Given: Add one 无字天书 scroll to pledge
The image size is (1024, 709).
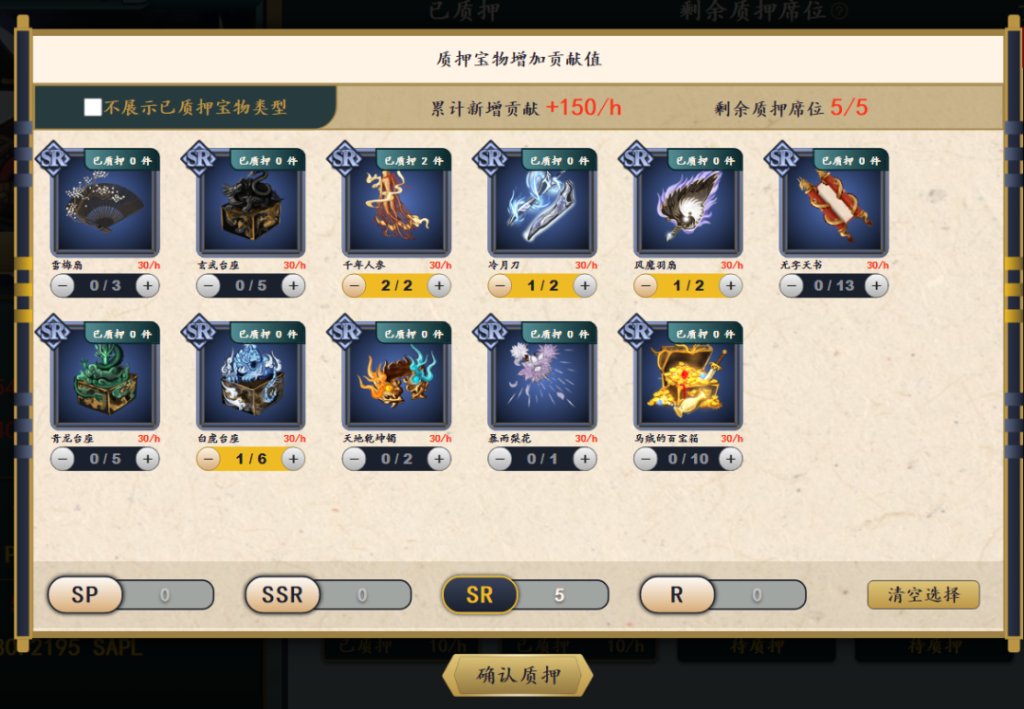Looking at the screenshot, I should coord(877,286).
